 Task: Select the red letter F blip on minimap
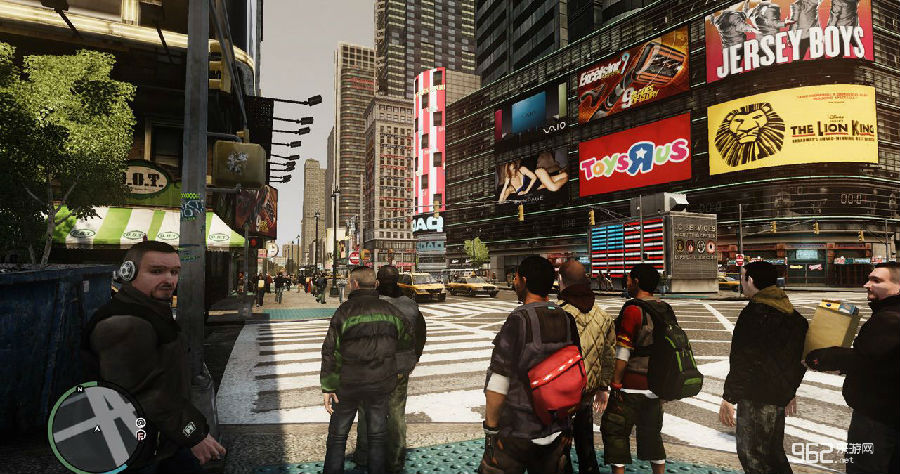pos(141,436)
